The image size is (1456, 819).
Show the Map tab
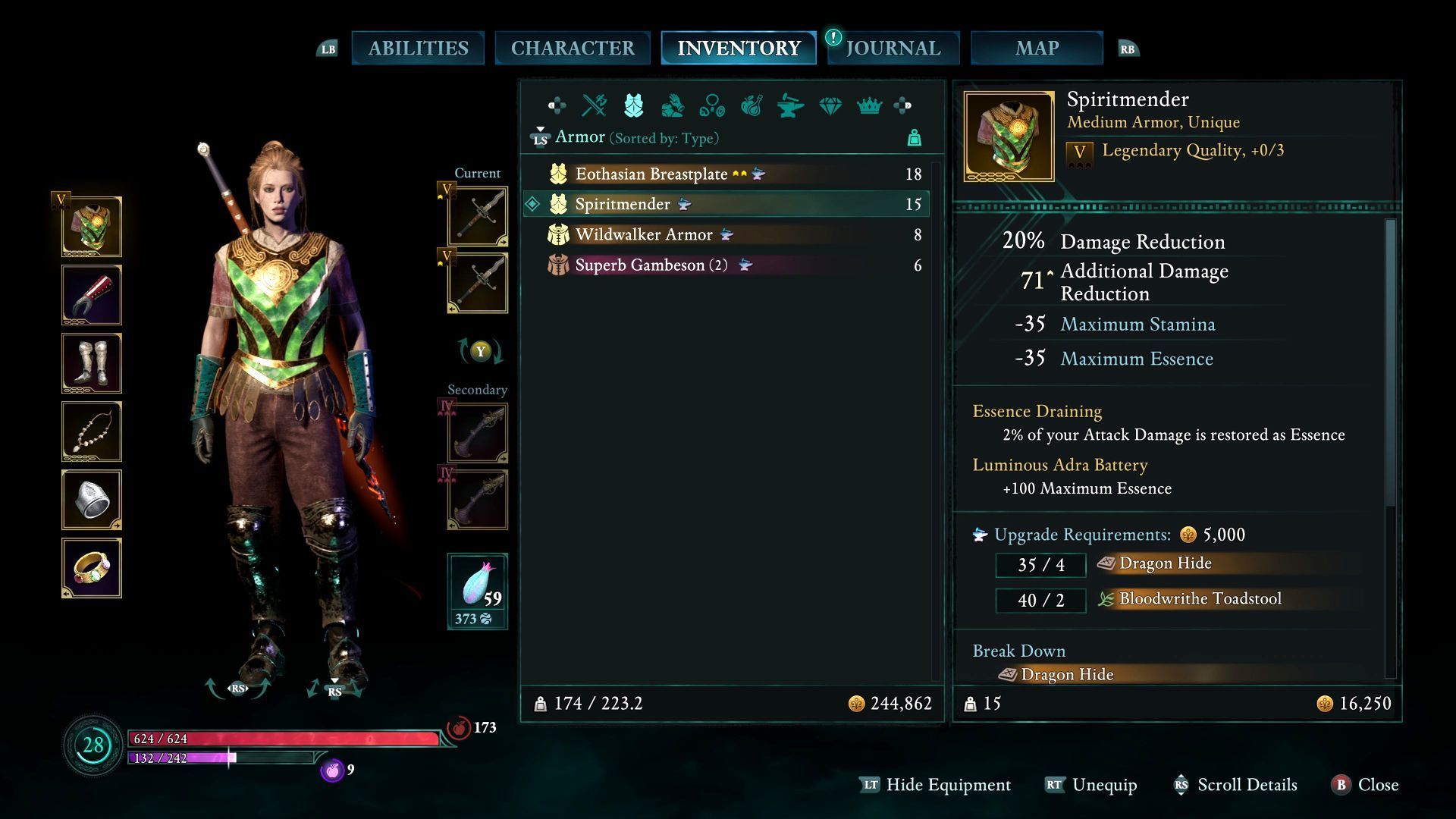pyautogui.click(x=1037, y=49)
